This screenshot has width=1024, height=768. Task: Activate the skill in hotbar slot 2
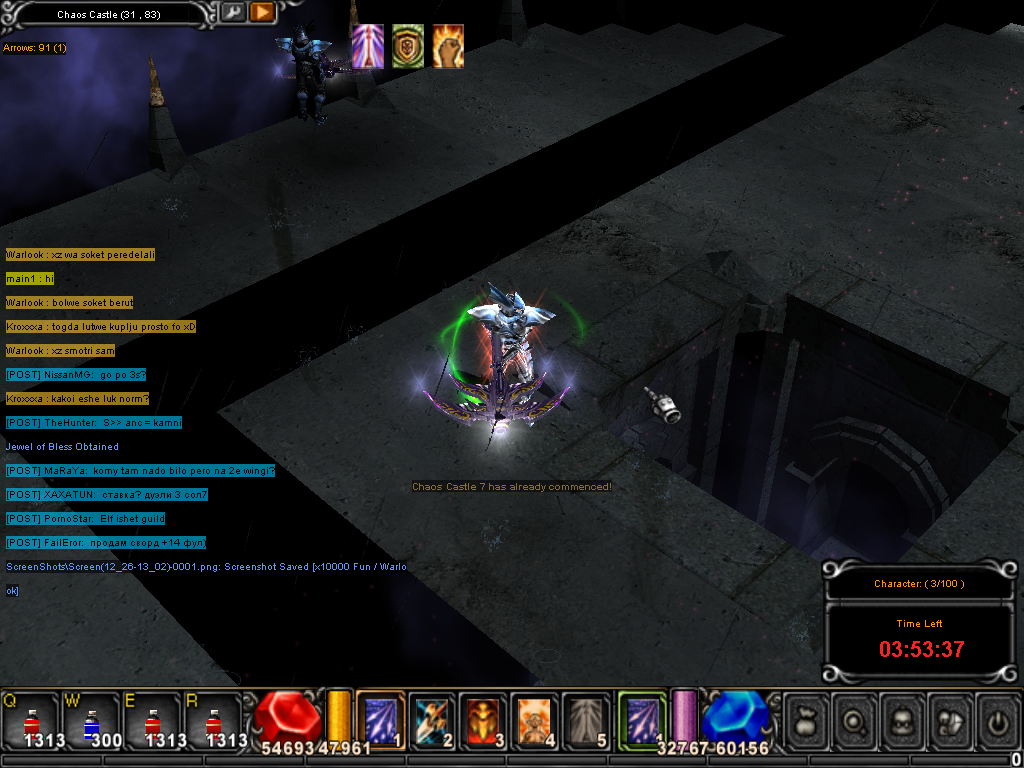pyautogui.click(x=431, y=720)
